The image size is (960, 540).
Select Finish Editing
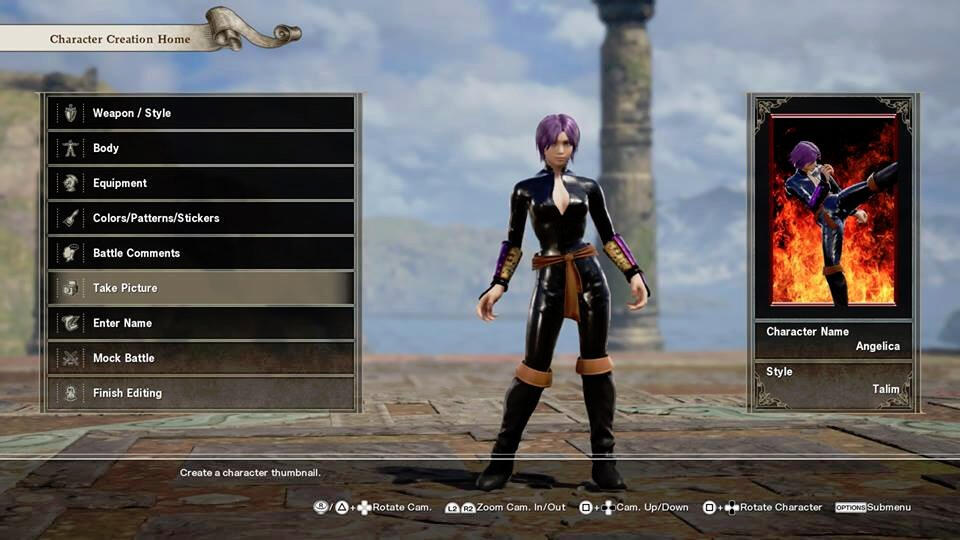click(x=200, y=393)
